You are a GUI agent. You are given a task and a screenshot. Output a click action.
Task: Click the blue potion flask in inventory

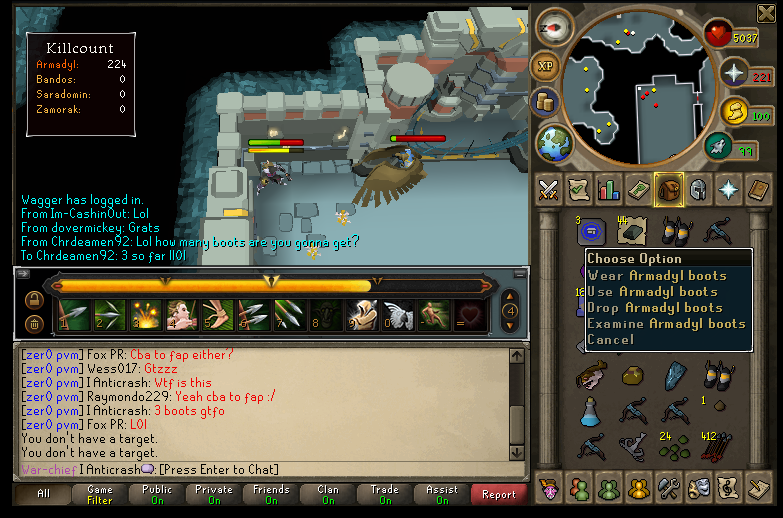[x=590, y=410]
